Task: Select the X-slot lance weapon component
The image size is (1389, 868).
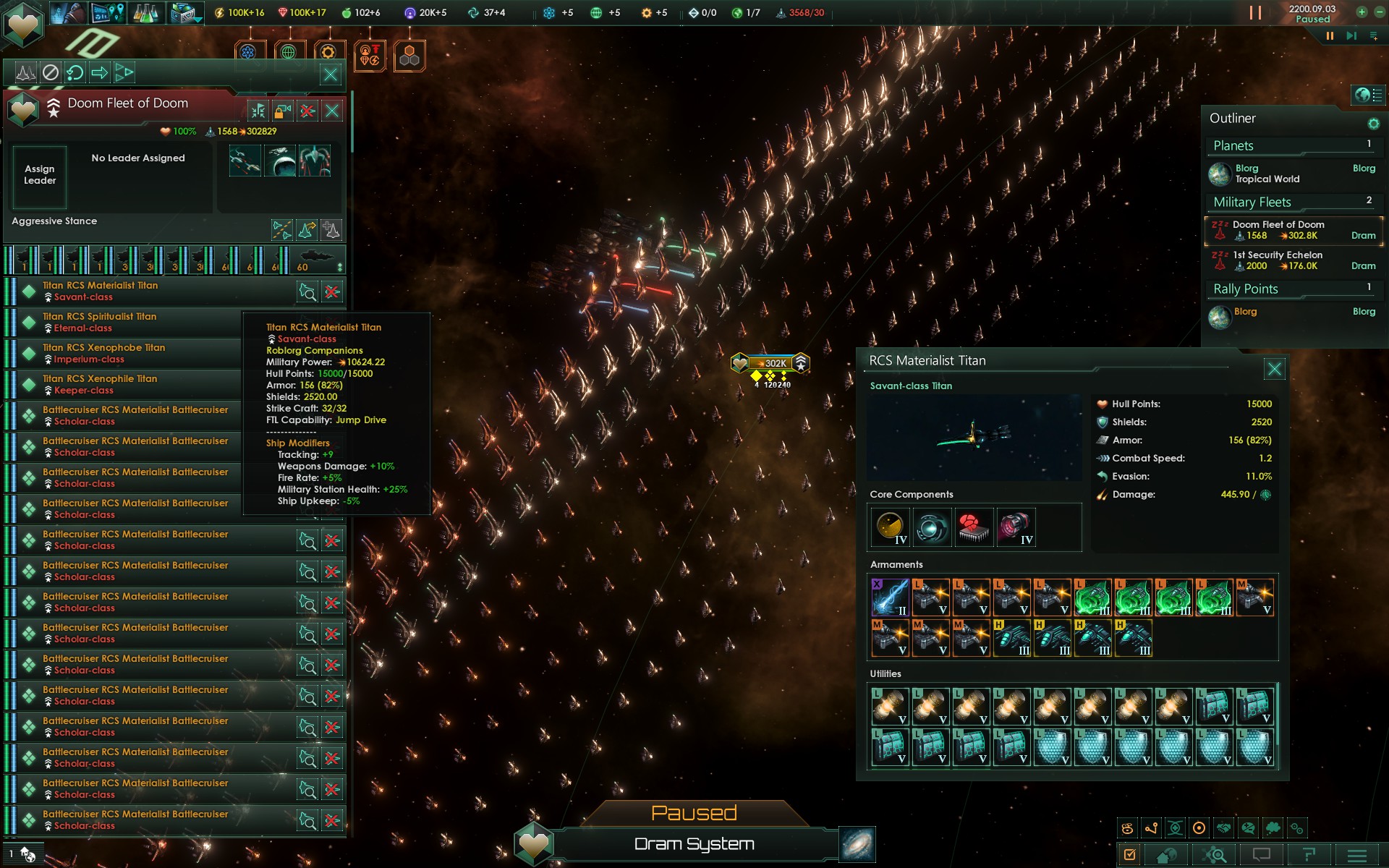Action: (x=890, y=597)
